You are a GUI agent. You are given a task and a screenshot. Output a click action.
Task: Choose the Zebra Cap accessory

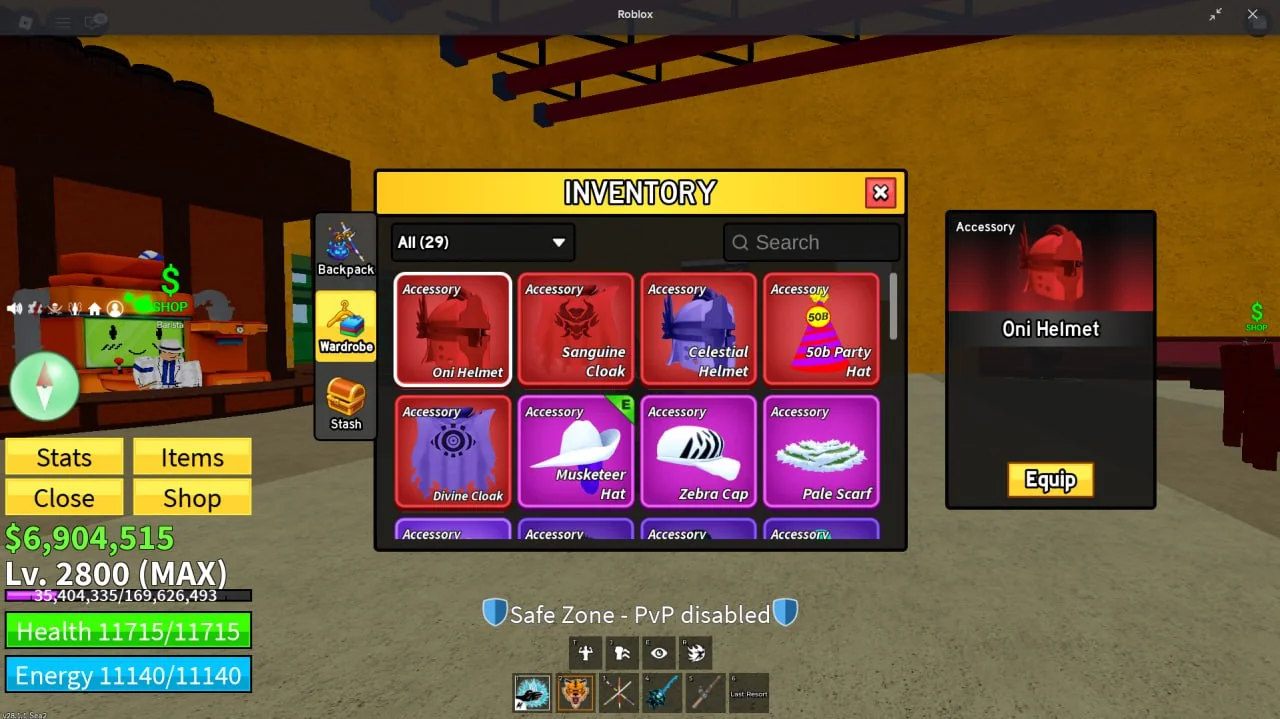698,452
